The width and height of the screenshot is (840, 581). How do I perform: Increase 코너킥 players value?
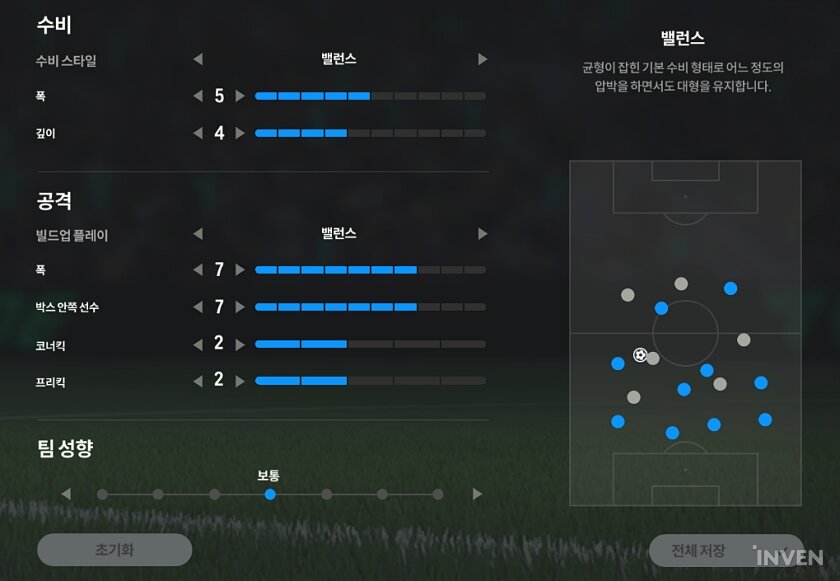click(x=240, y=344)
